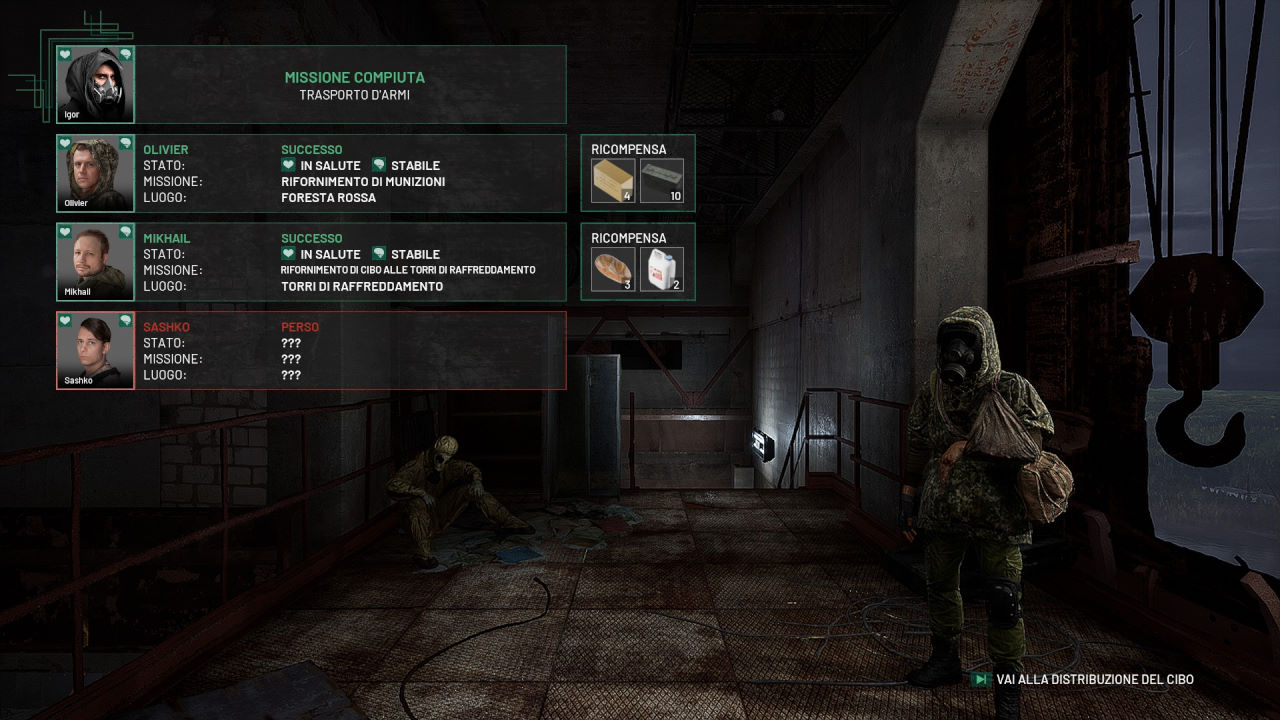Select Mikhail's portrait

point(95,262)
